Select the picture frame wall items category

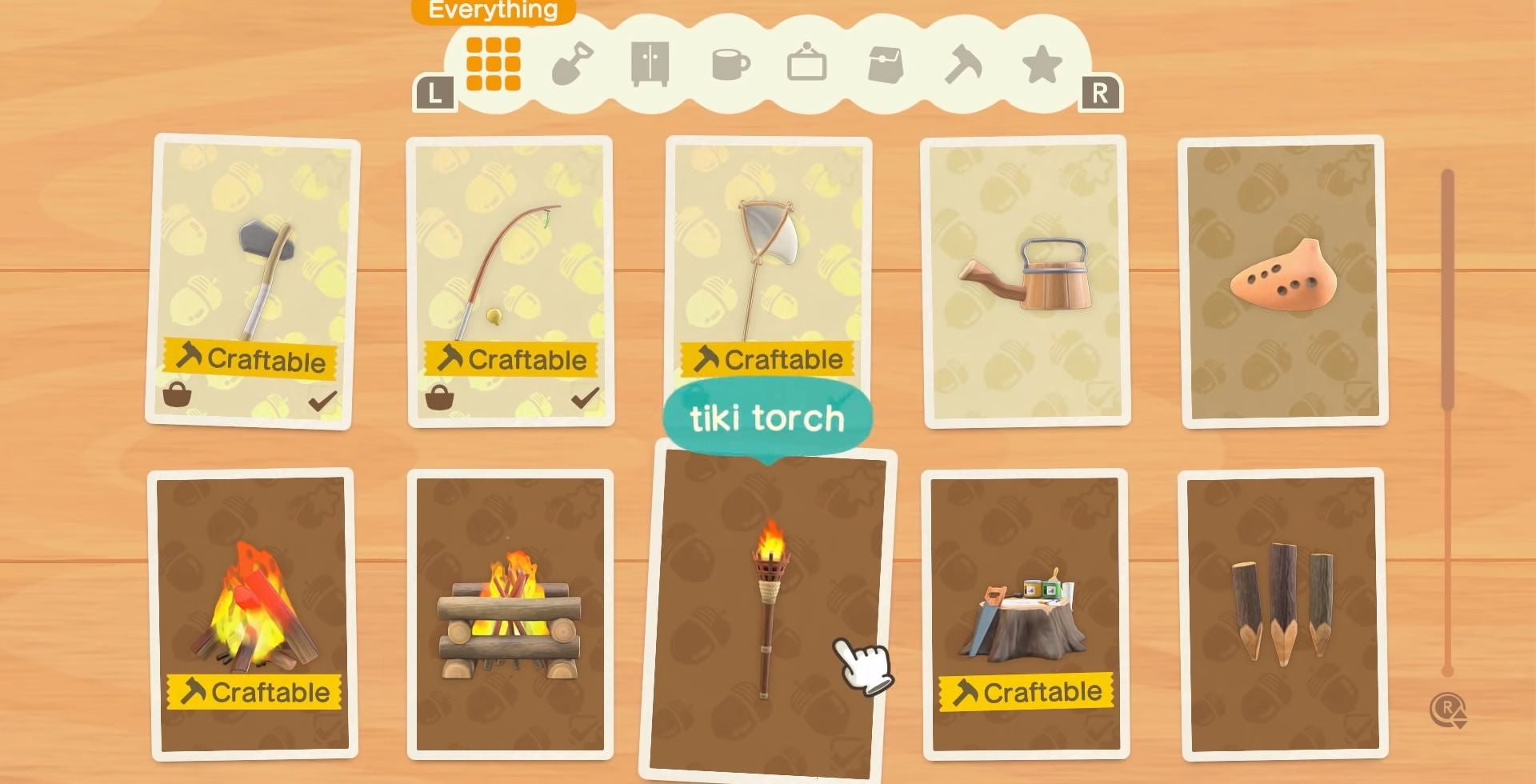(808, 64)
